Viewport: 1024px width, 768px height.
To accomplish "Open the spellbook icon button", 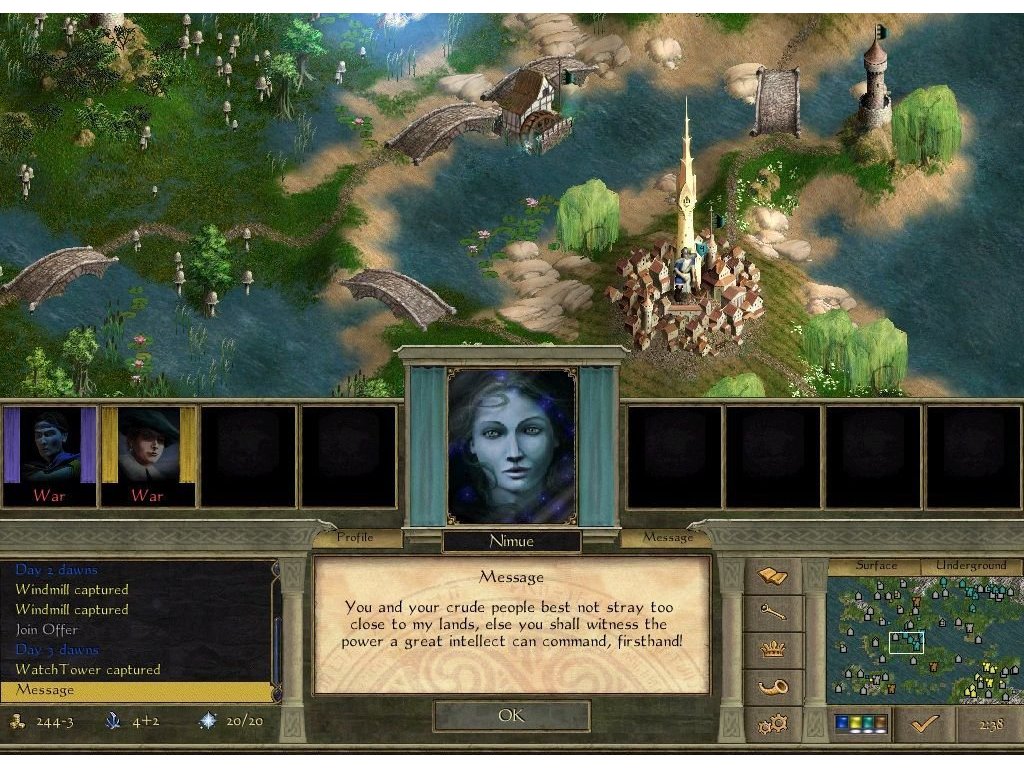I will click(x=773, y=576).
